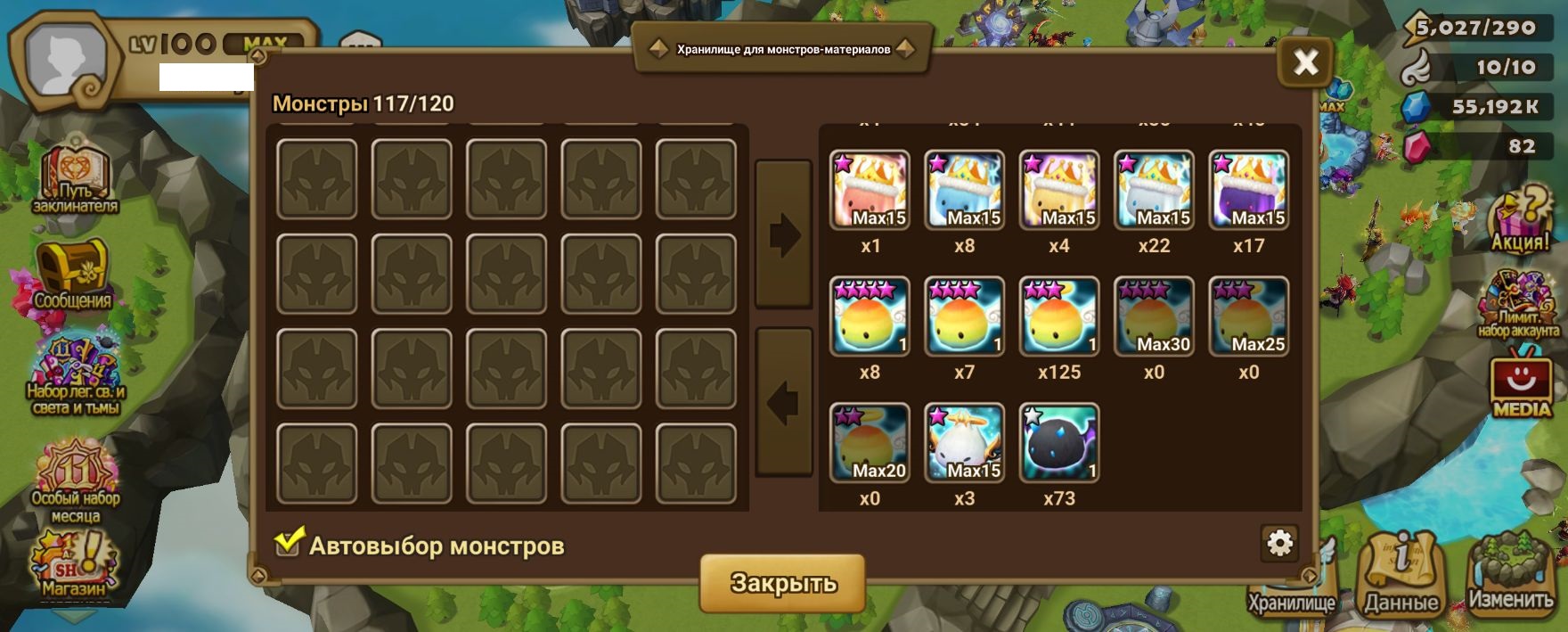
Task: Click the left arrow transfer button
Action: 784,402
